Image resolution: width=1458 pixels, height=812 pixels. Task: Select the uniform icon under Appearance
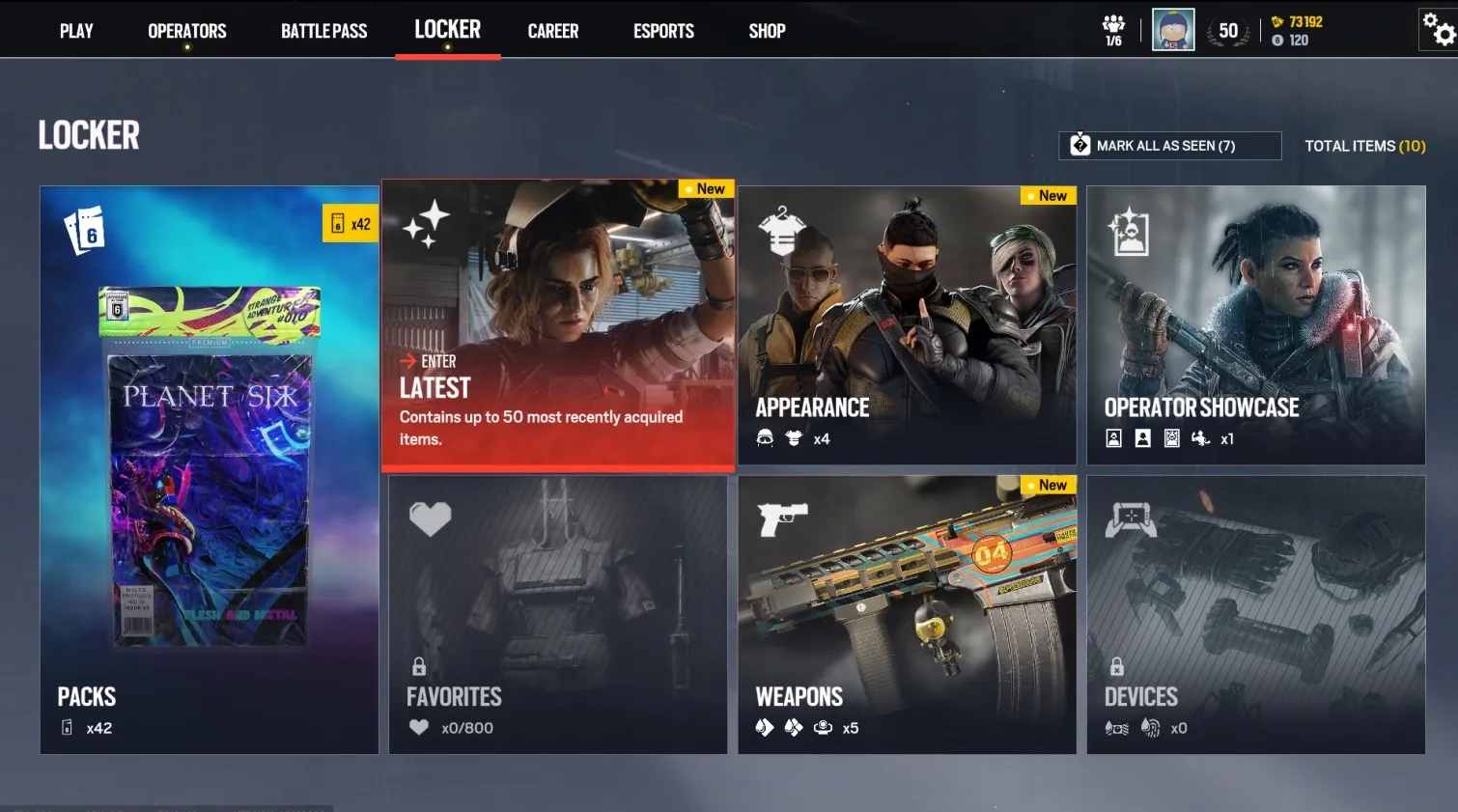794,438
